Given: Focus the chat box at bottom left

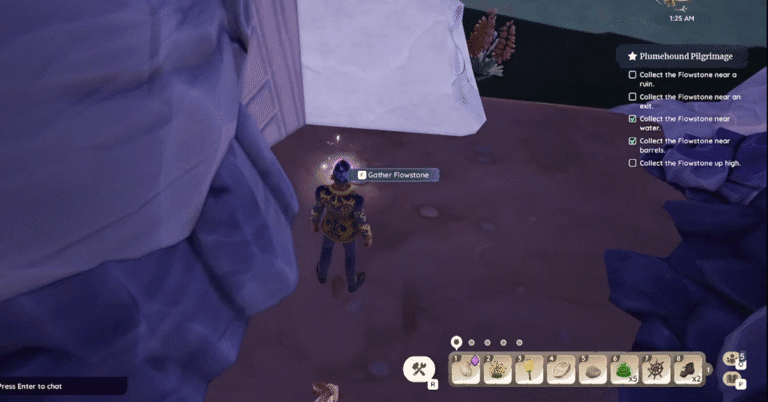Looking at the screenshot, I should [62, 385].
